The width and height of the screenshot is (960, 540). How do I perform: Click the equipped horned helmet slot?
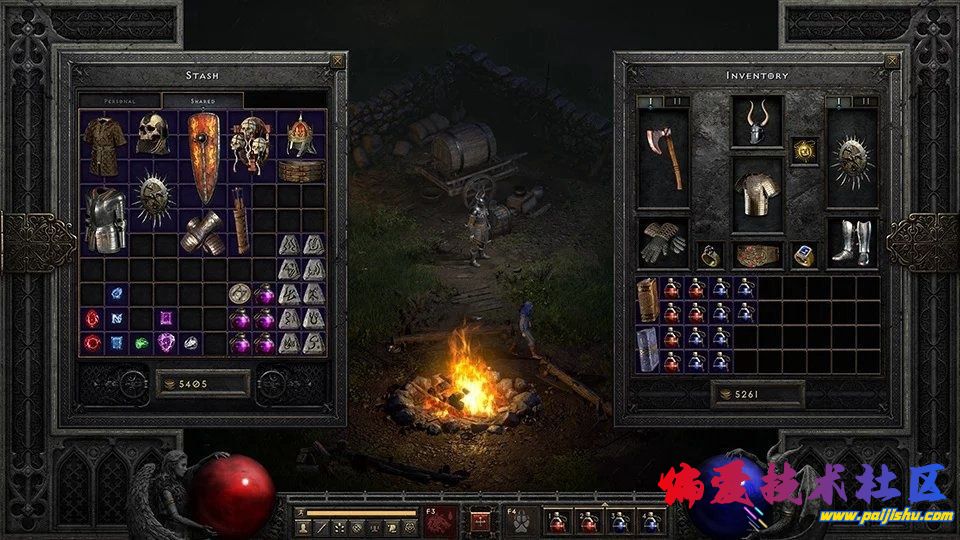pos(757,122)
